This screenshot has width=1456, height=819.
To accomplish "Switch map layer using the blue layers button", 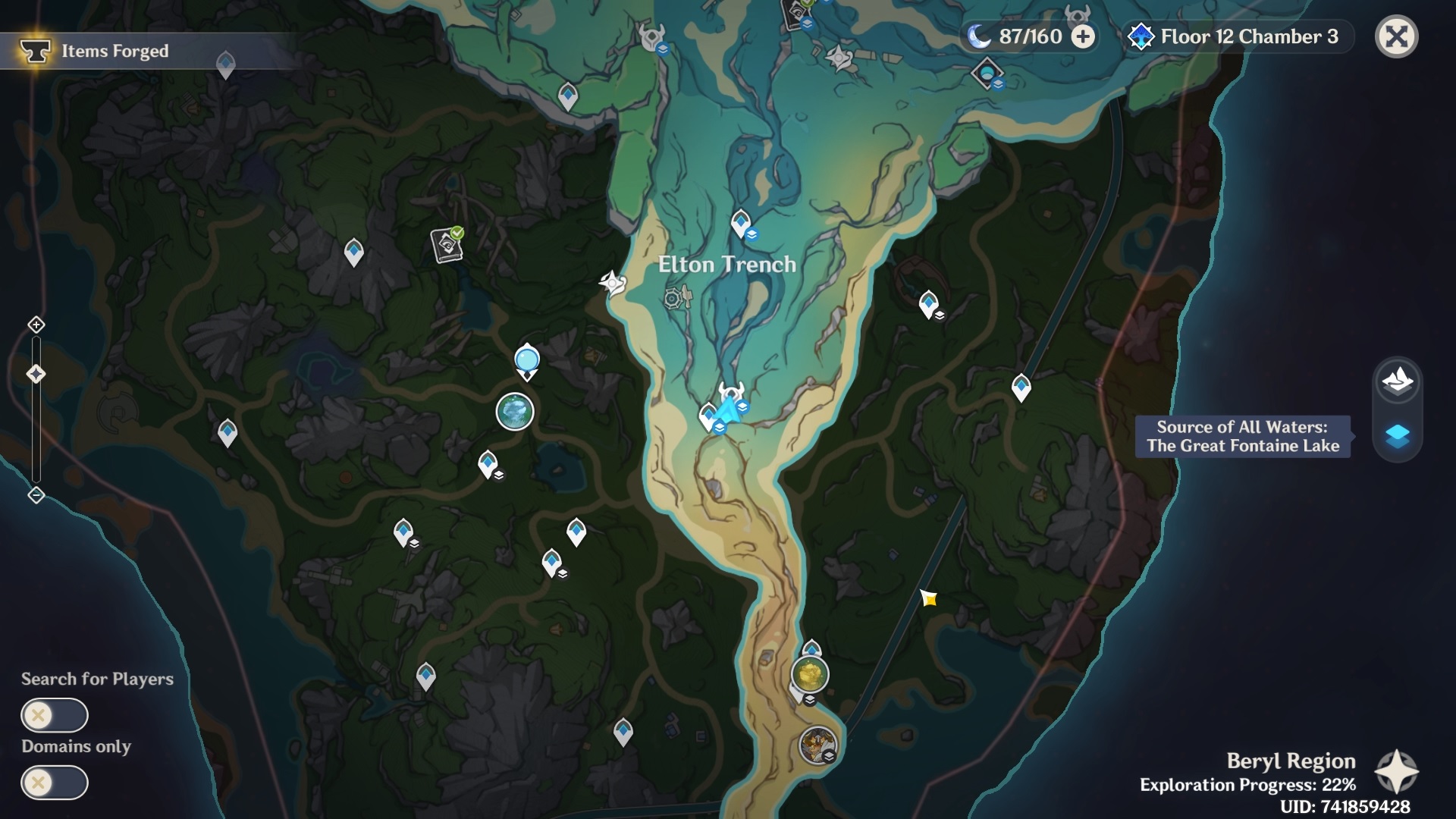I will click(1397, 436).
